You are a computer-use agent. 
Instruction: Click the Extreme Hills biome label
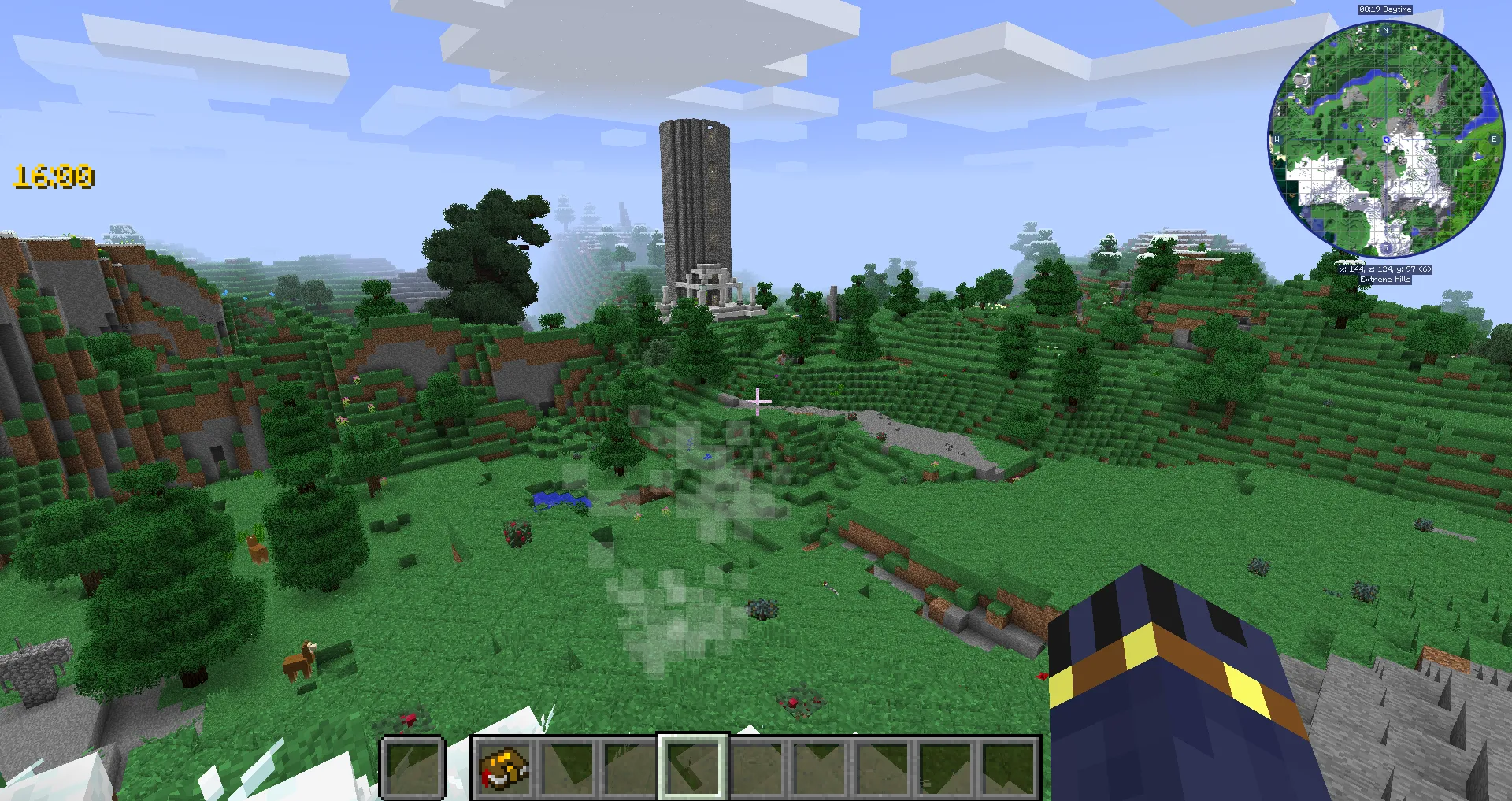click(1384, 278)
